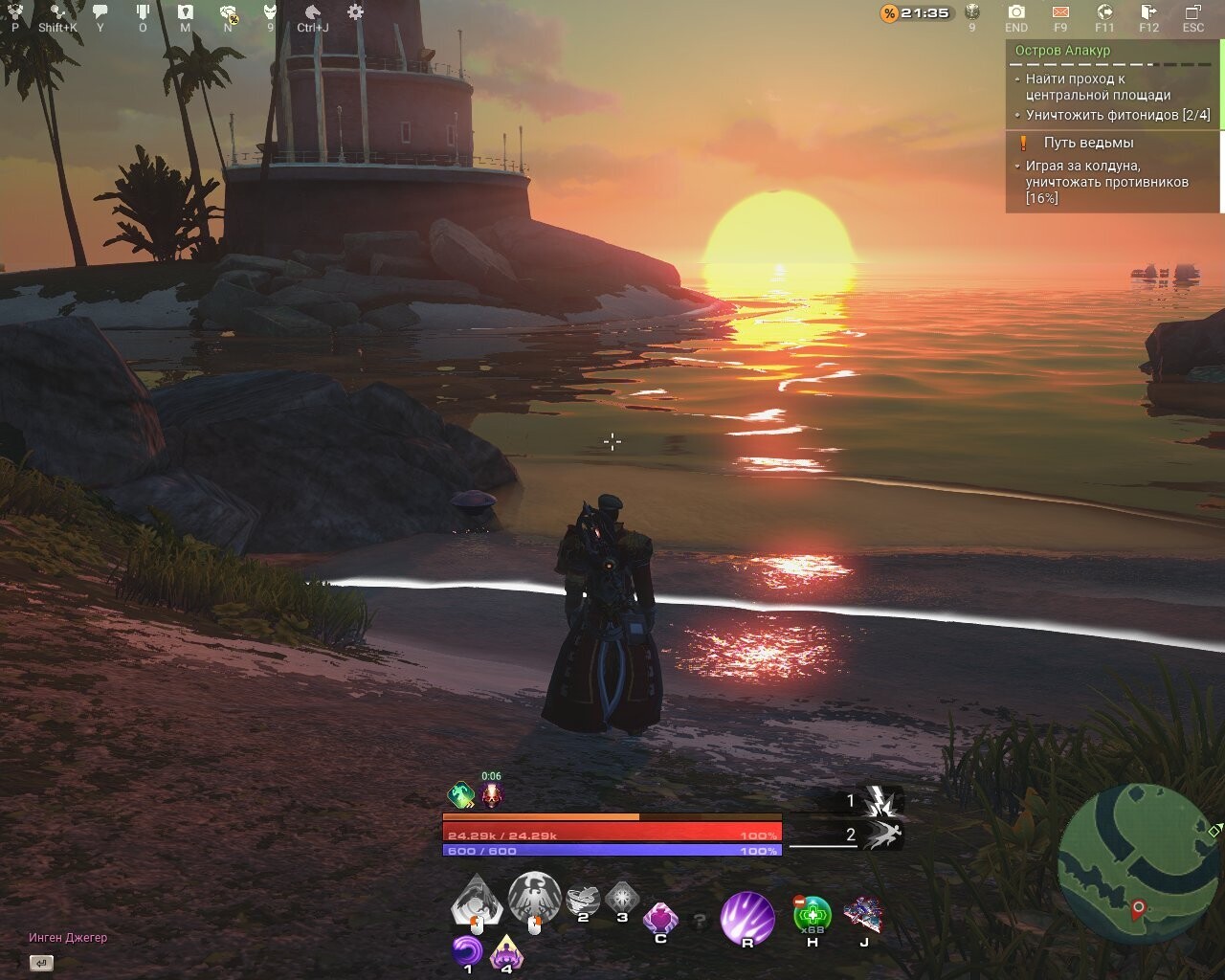Take a screenshot with the camera icon
The width and height of the screenshot is (1225, 980).
(1015, 12)
